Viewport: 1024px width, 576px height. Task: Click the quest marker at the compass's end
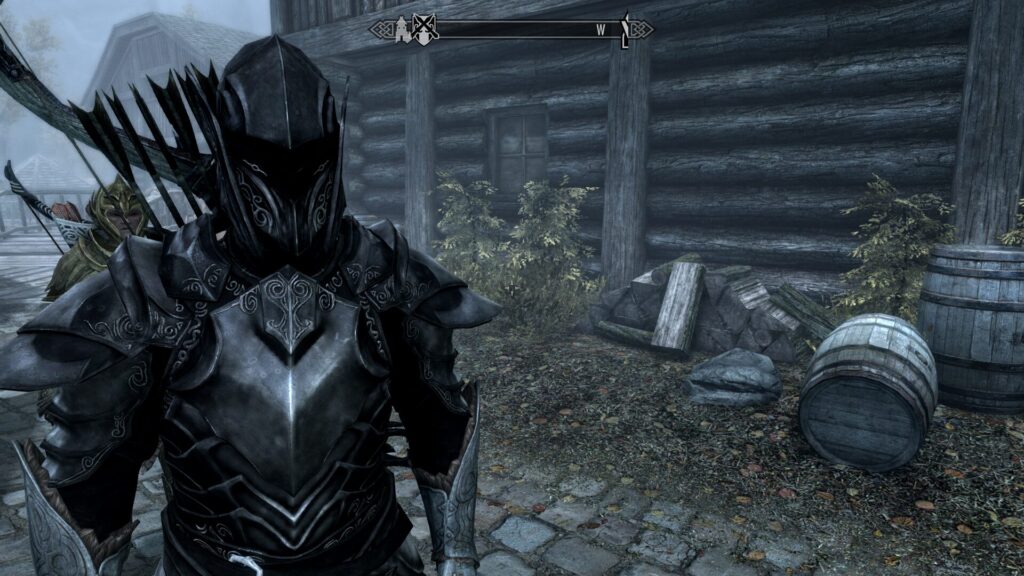[x=625, y=29]
